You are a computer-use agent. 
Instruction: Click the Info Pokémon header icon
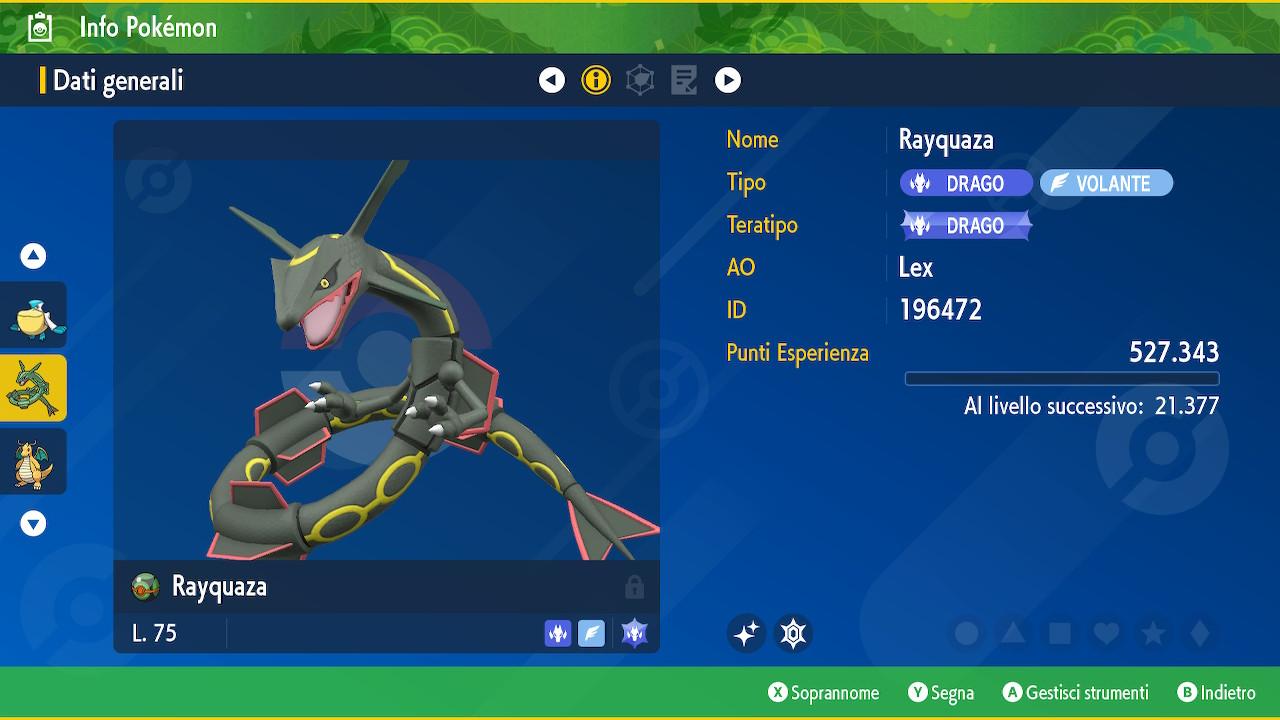[40, 27]
